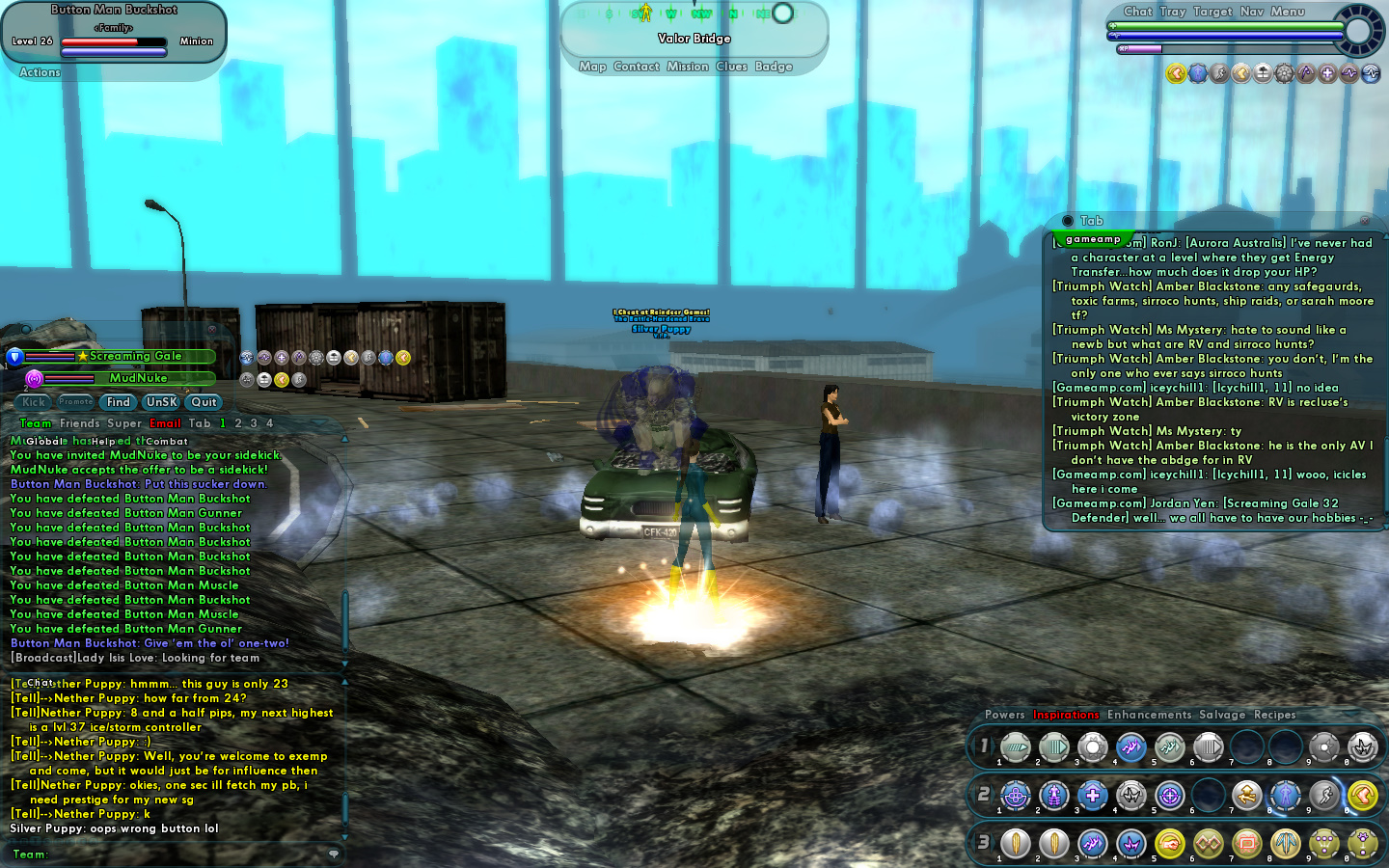Viewport: 1389px width, 868px height.
Task: Open the Tray option
Action: coord(1173,12)
